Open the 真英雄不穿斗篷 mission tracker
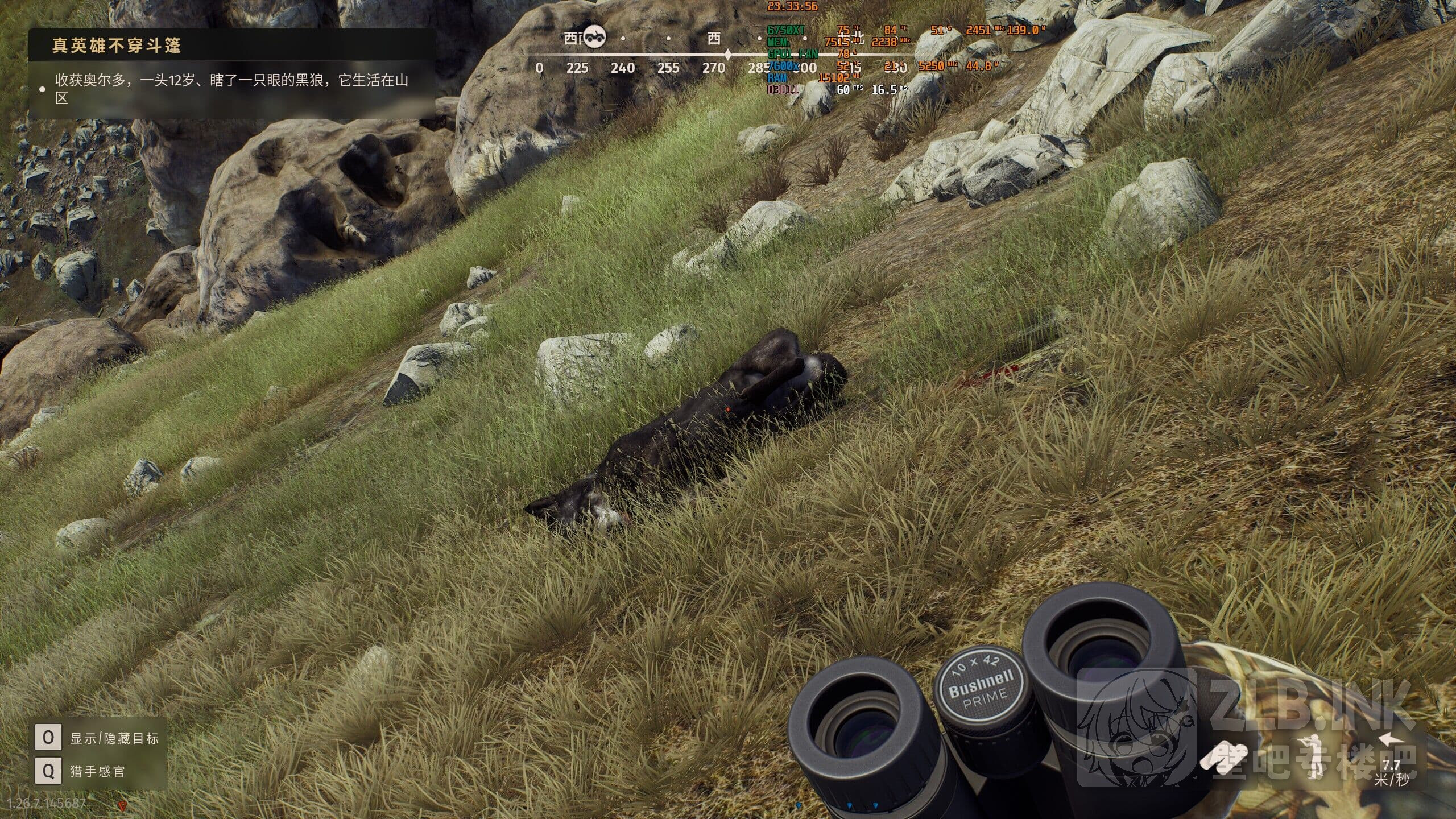1456x819 pixels. (x=117, y=45)
